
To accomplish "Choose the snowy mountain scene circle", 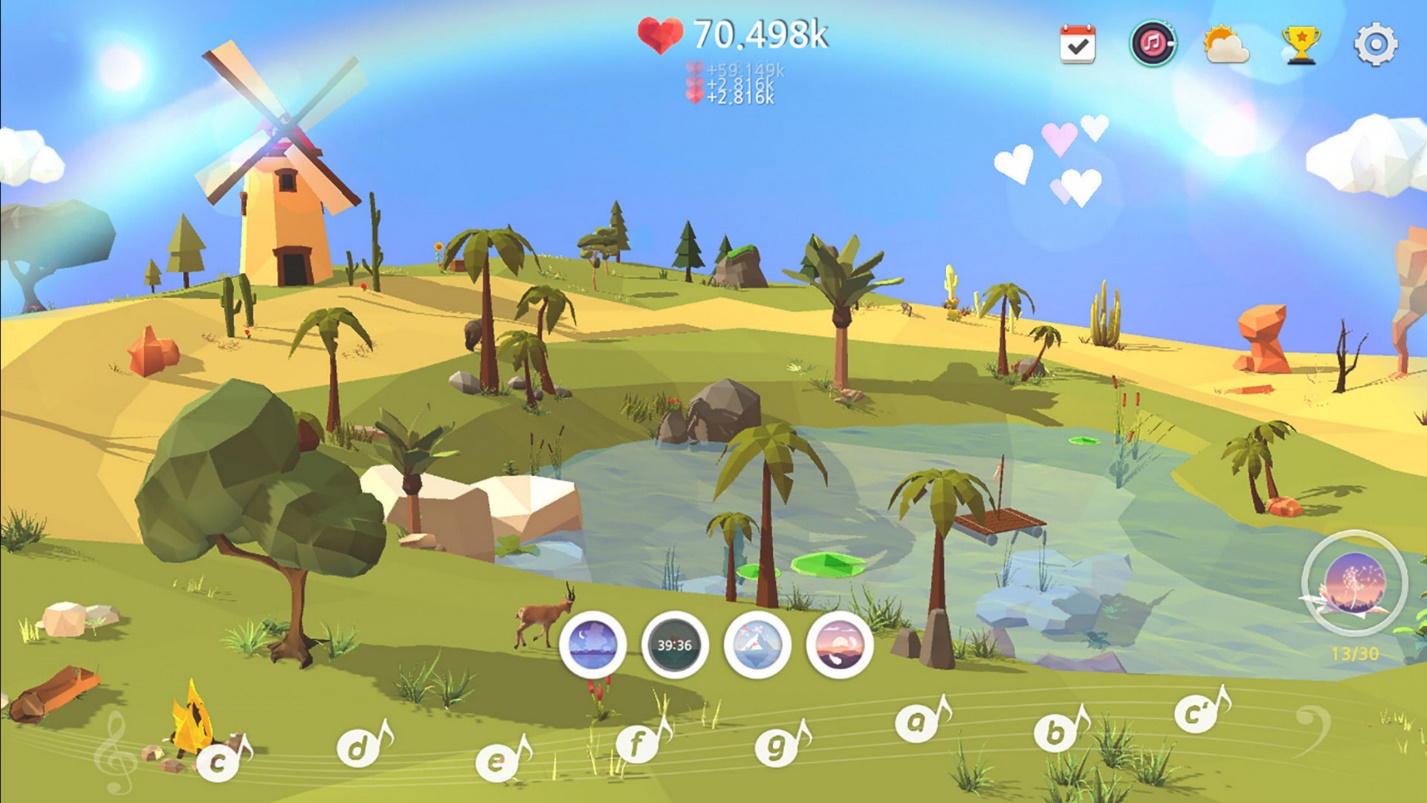I will click(757, 645).
